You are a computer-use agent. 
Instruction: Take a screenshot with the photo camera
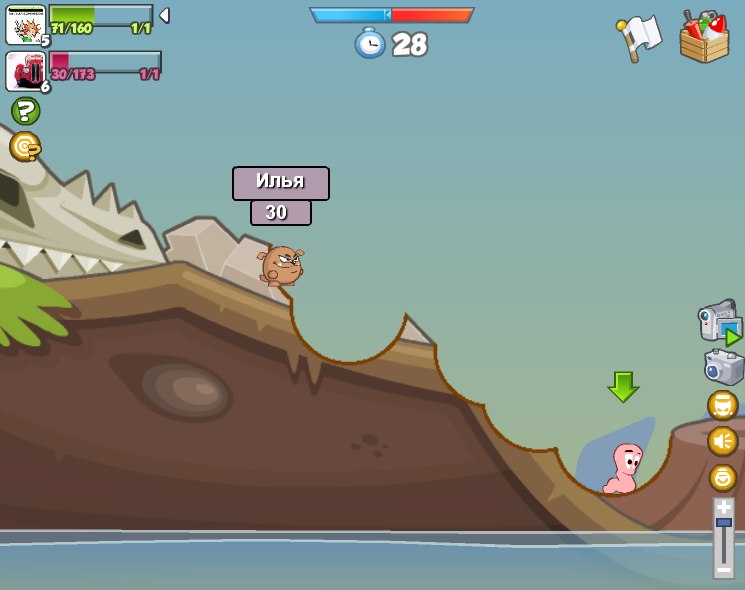723,368
